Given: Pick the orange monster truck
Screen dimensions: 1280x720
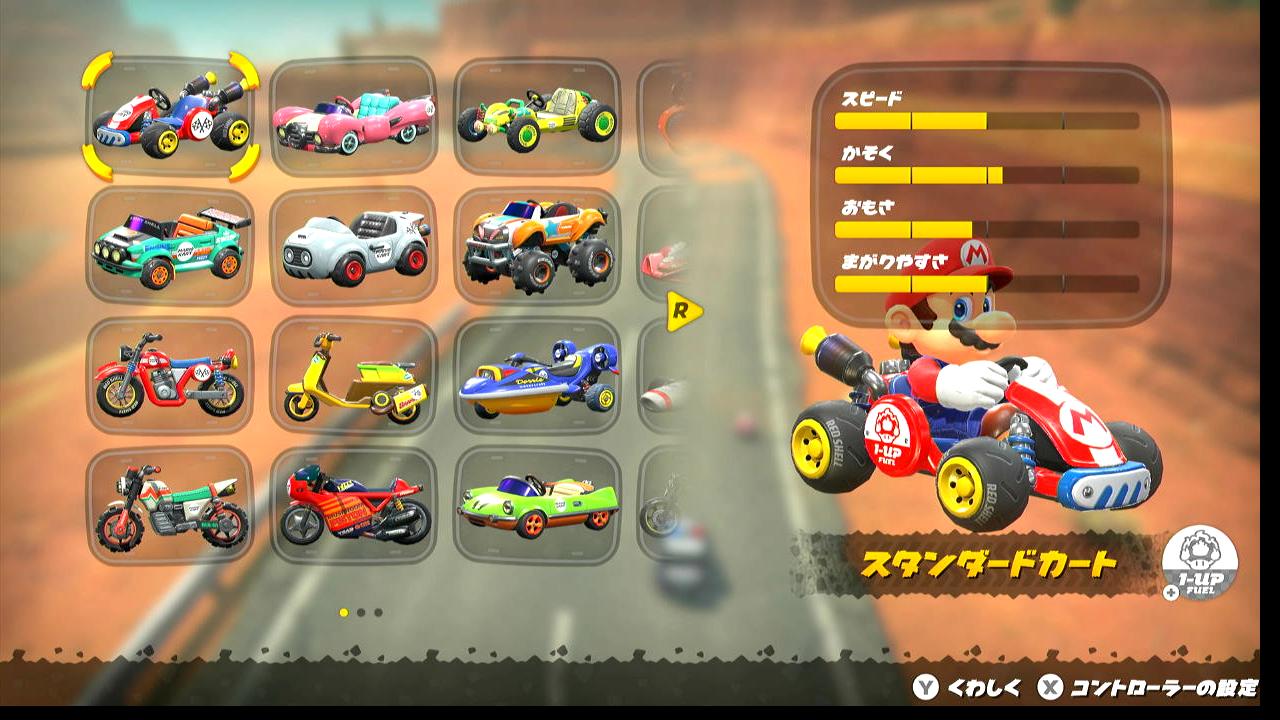Looking at the screenshot, I should 537,246.
